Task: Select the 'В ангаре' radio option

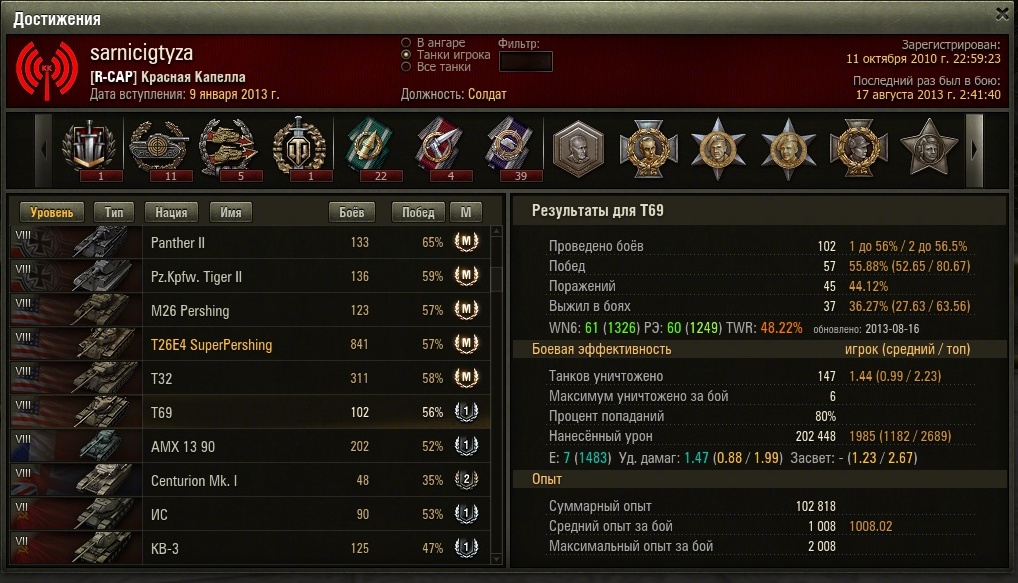Action: click(406, 43)
